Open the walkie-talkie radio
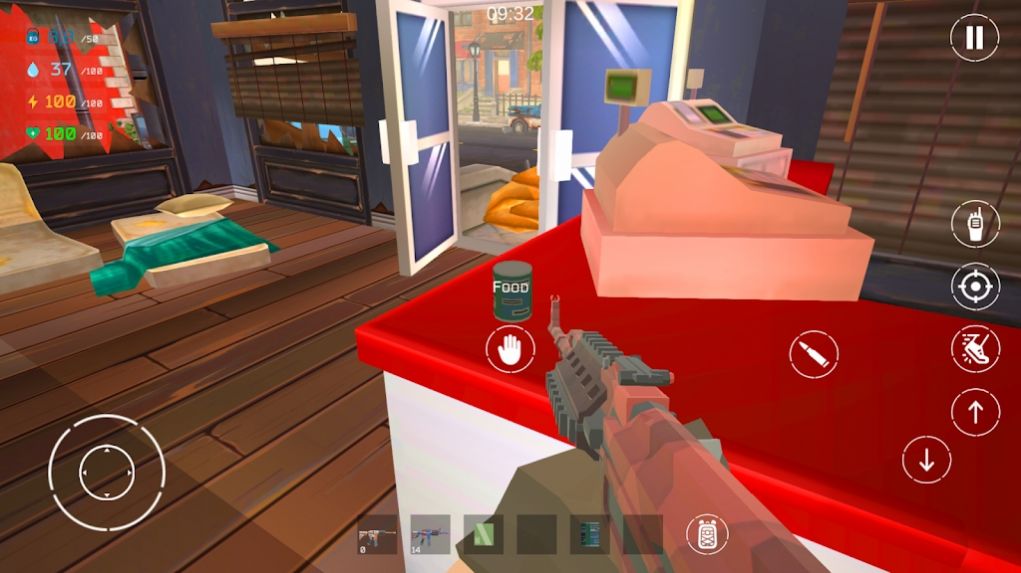Viewport: 1021px width, 573px height. 974,225
